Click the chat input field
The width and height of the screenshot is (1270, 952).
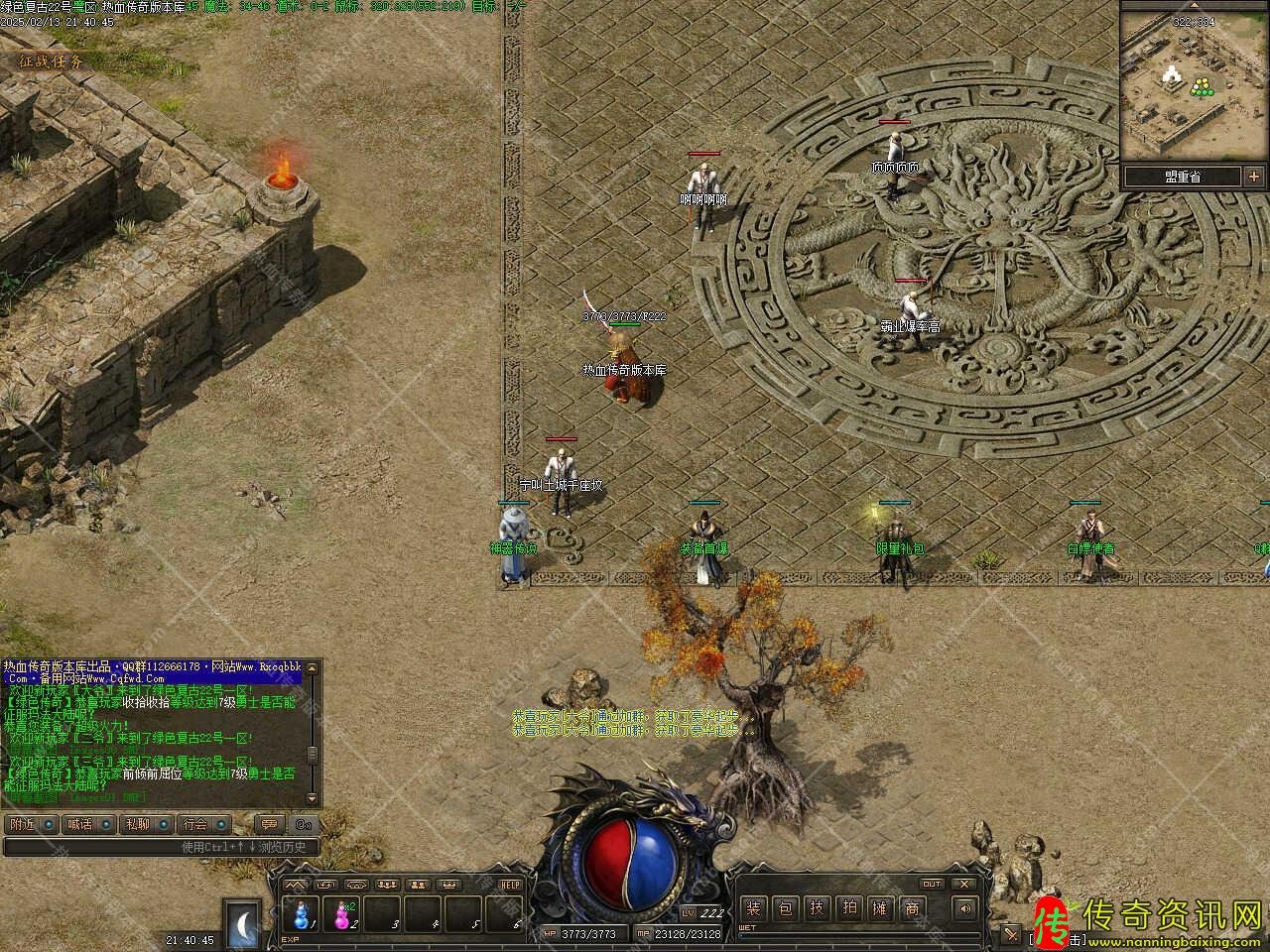[159, 847]
